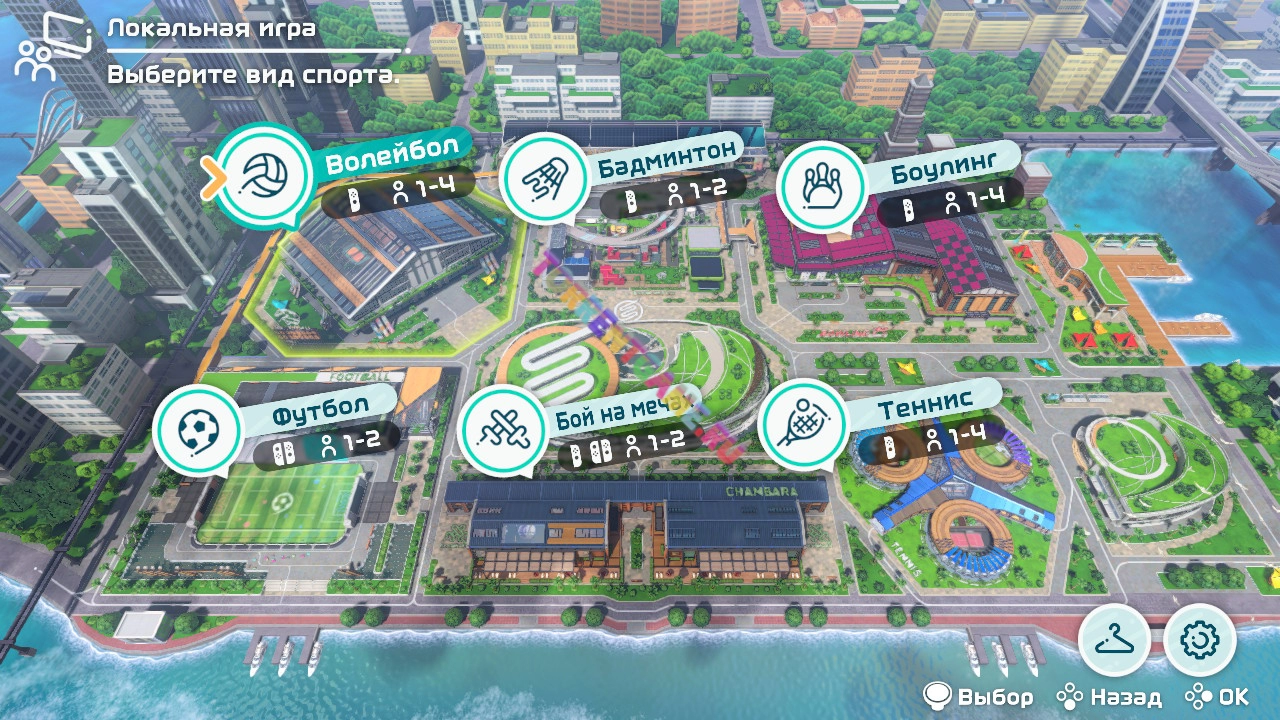1280x720 pixels.
Task: Choose the Теннис sport
Action: tap(802, 423)
